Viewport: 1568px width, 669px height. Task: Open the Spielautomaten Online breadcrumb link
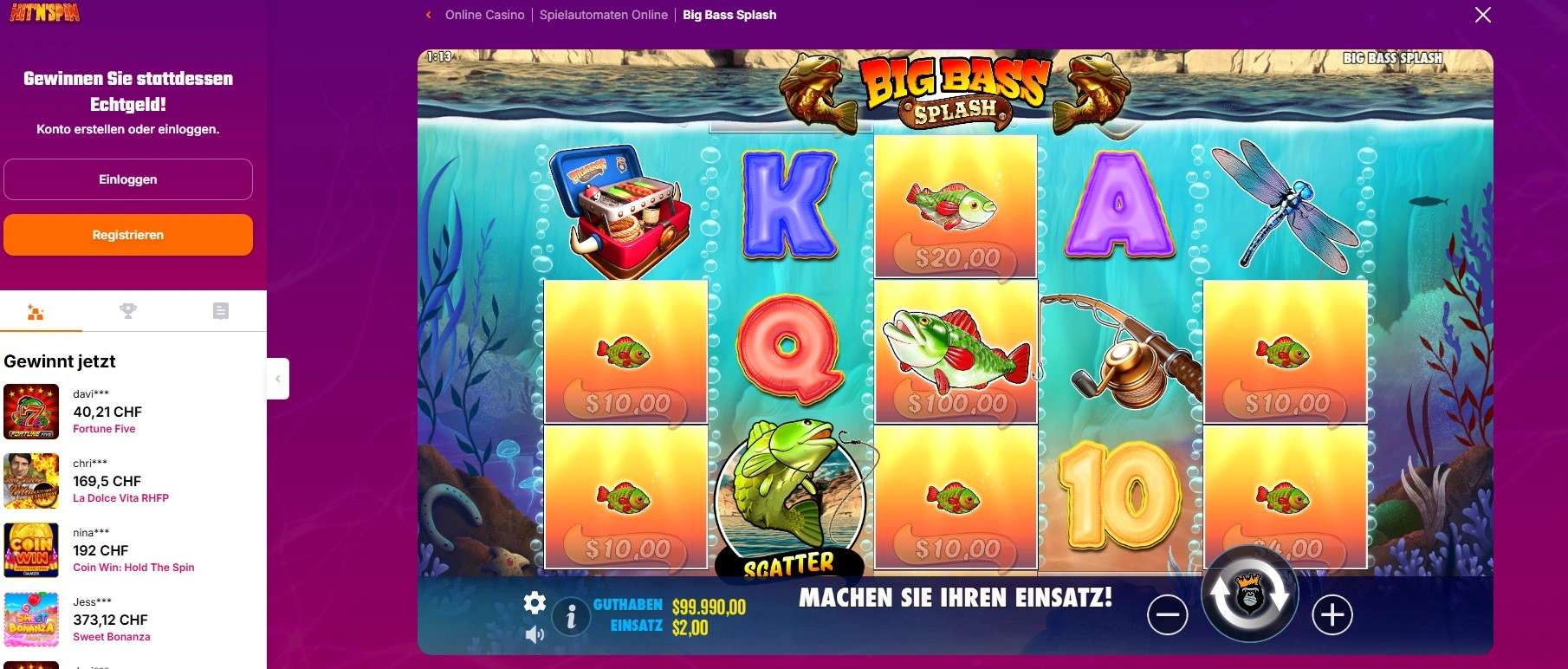tap(603, 15)
